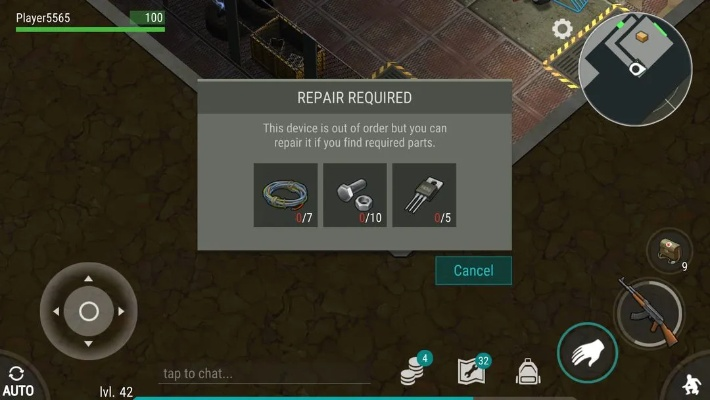Toggle AUTO mode
The height and width of the screenshot is (400, 710).
pyautogui.click(x=17, y=381)
